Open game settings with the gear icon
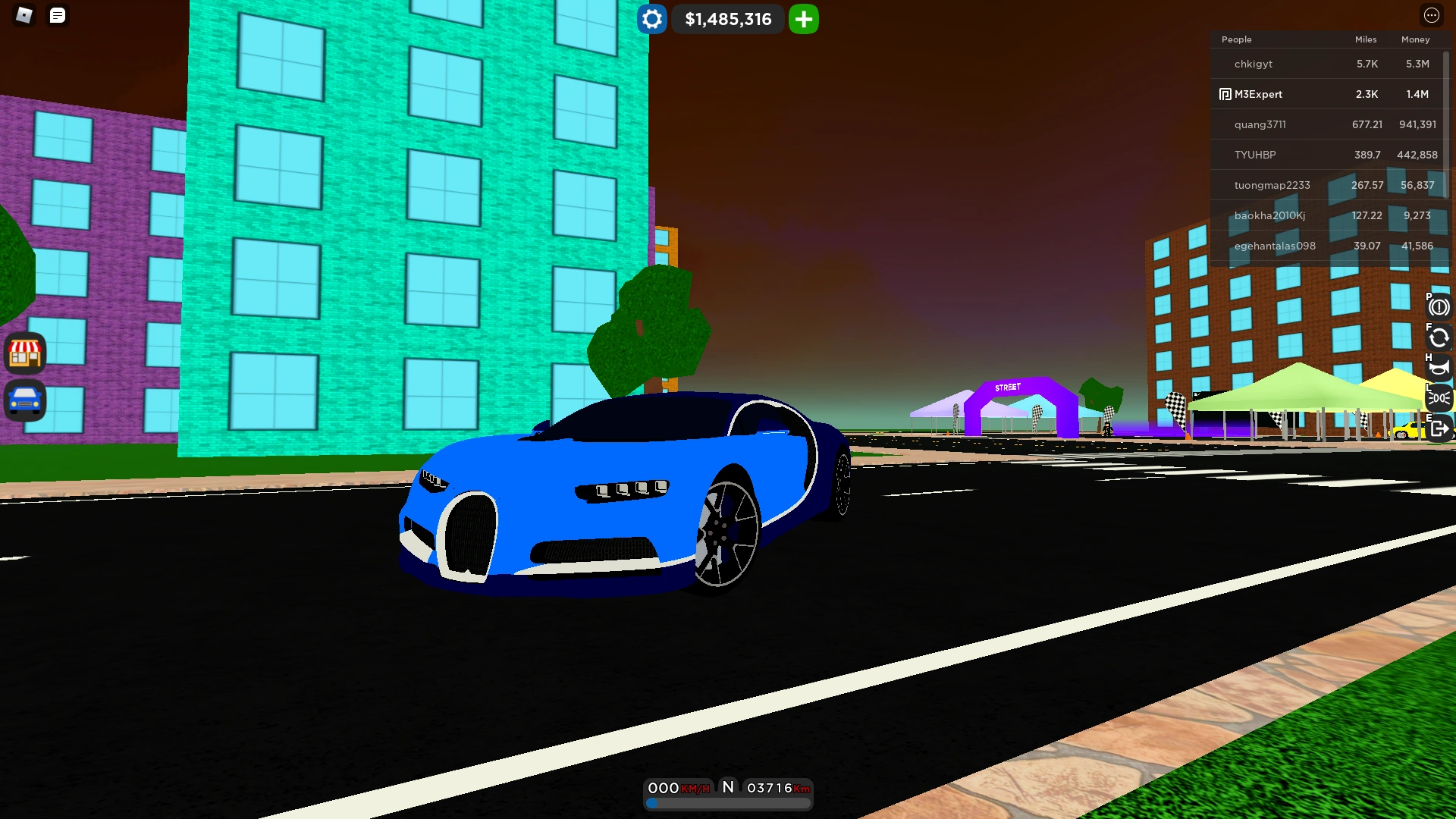This screenshot has width=1456, height=819. 651,19
